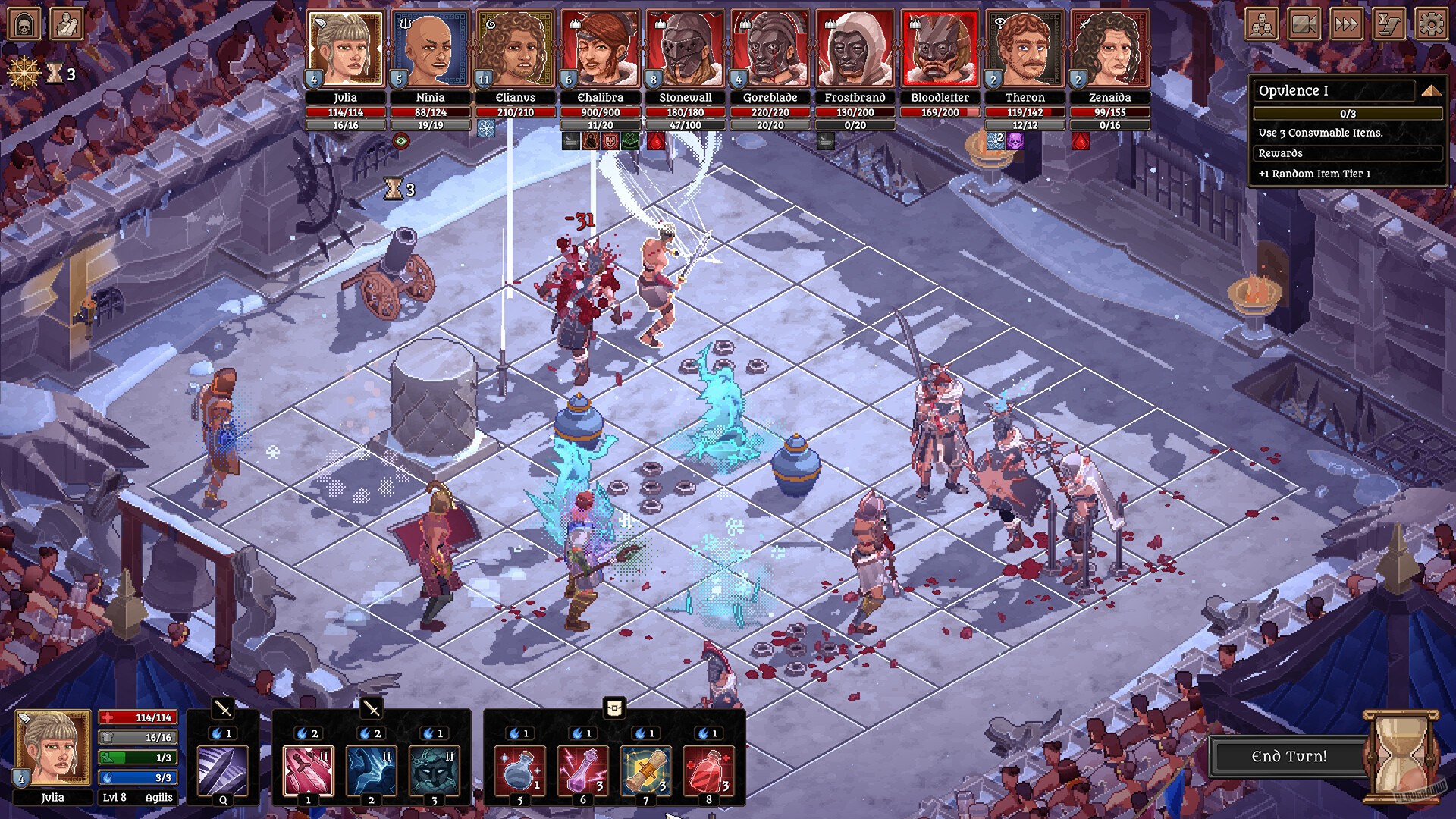
Task: Cast Julia's Q shadow-blades ability
Action: point(223,768)
